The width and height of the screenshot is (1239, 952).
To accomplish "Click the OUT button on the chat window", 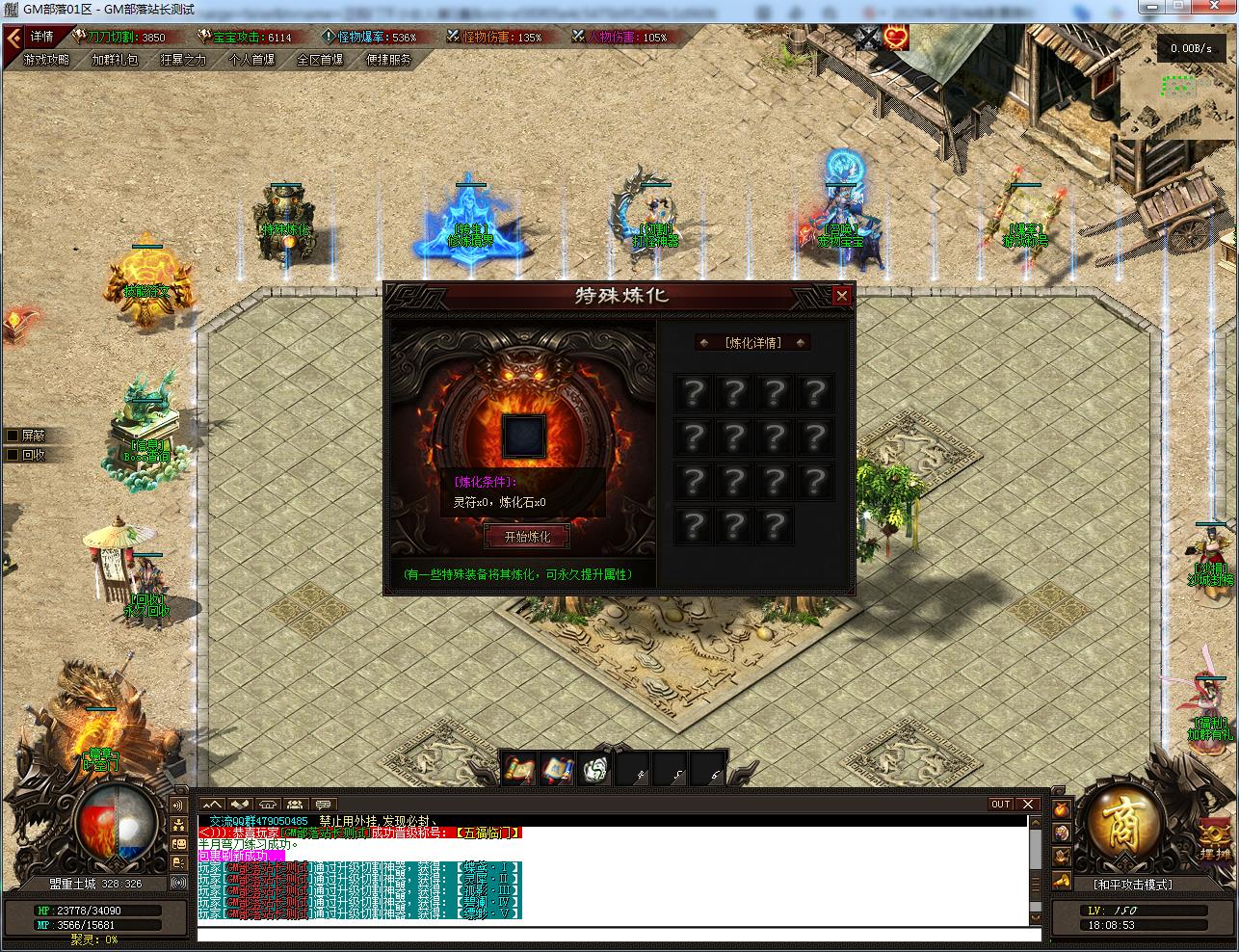I will (x=1000, y=804).
